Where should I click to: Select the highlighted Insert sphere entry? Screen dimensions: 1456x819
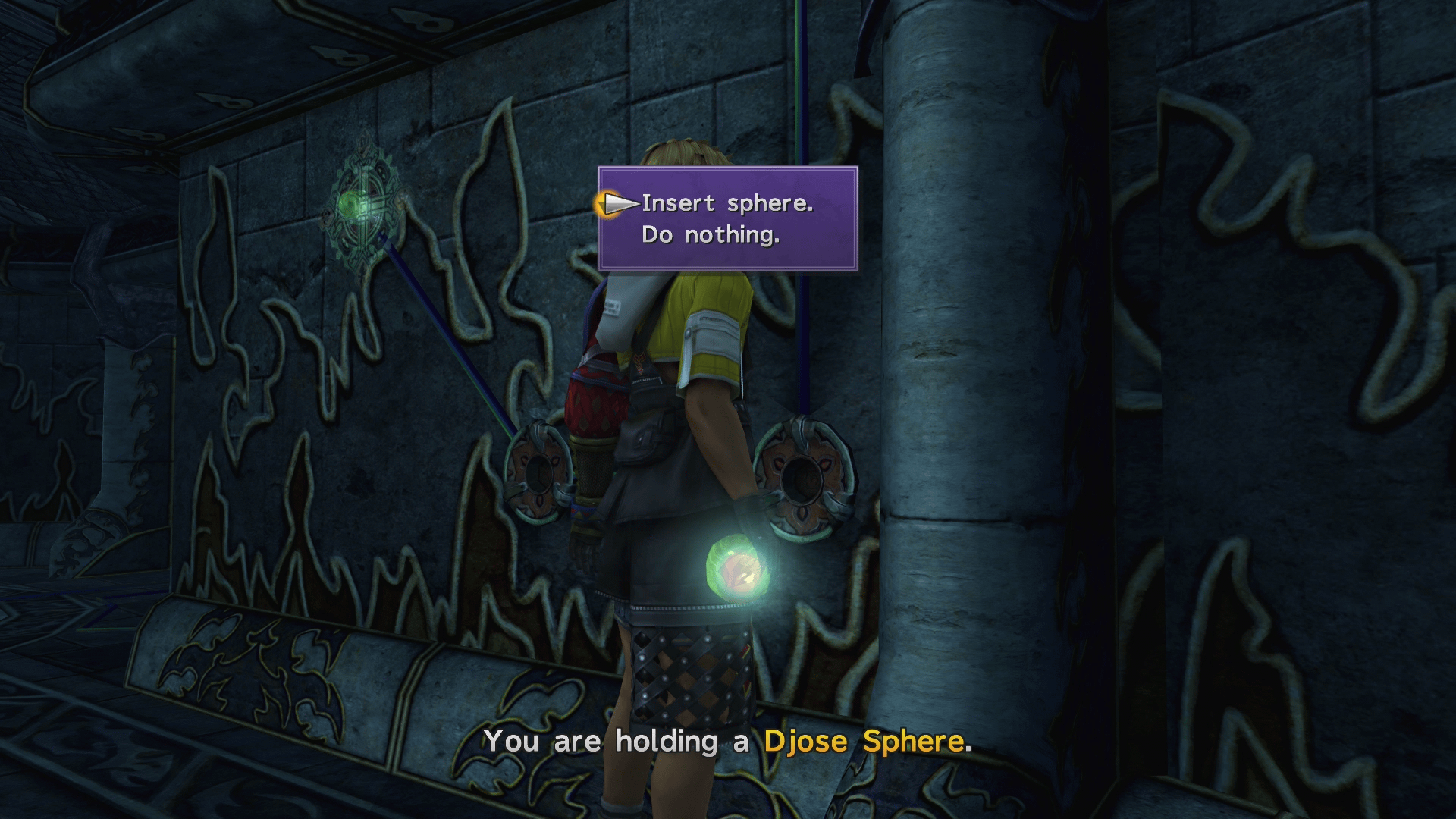(x=726, y=202)
